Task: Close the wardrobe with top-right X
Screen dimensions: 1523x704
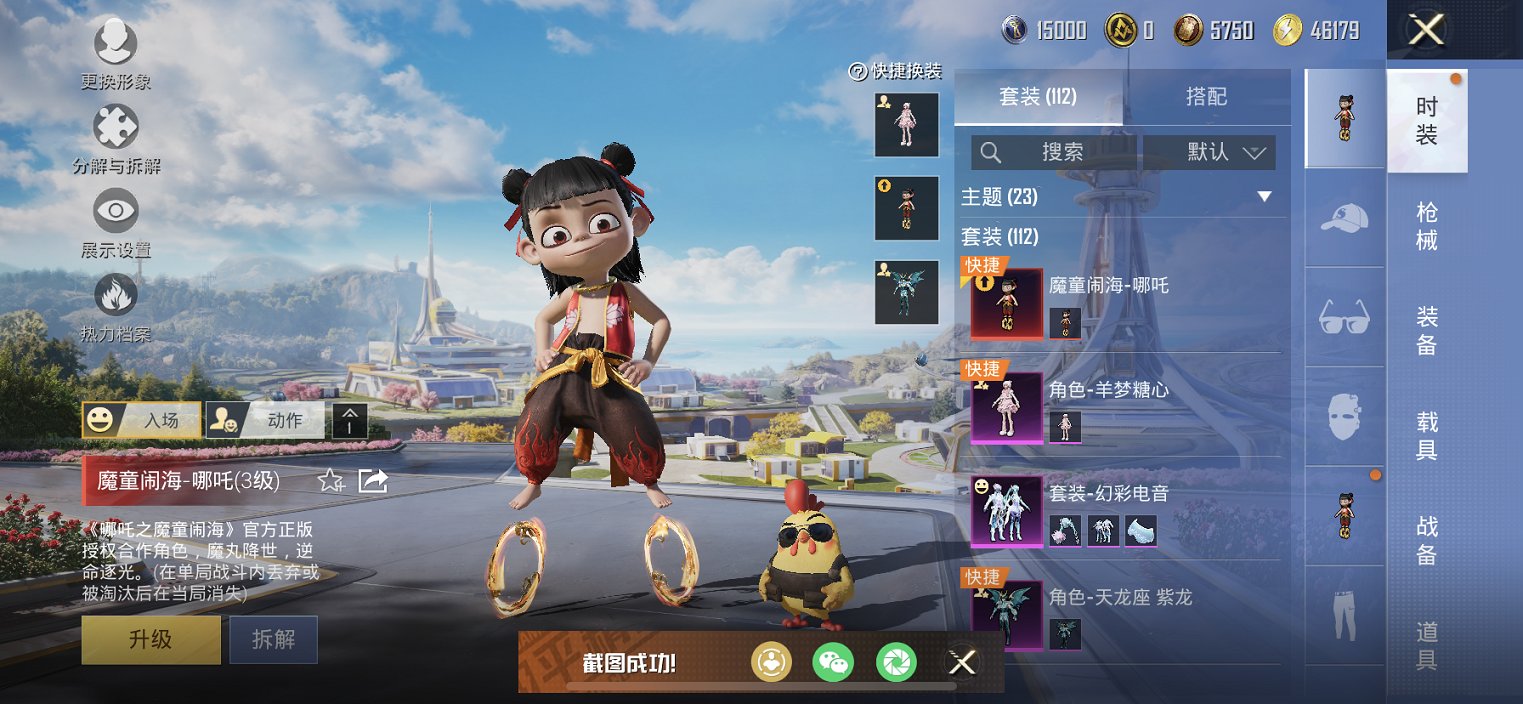Action: [x=1426, y=30]
